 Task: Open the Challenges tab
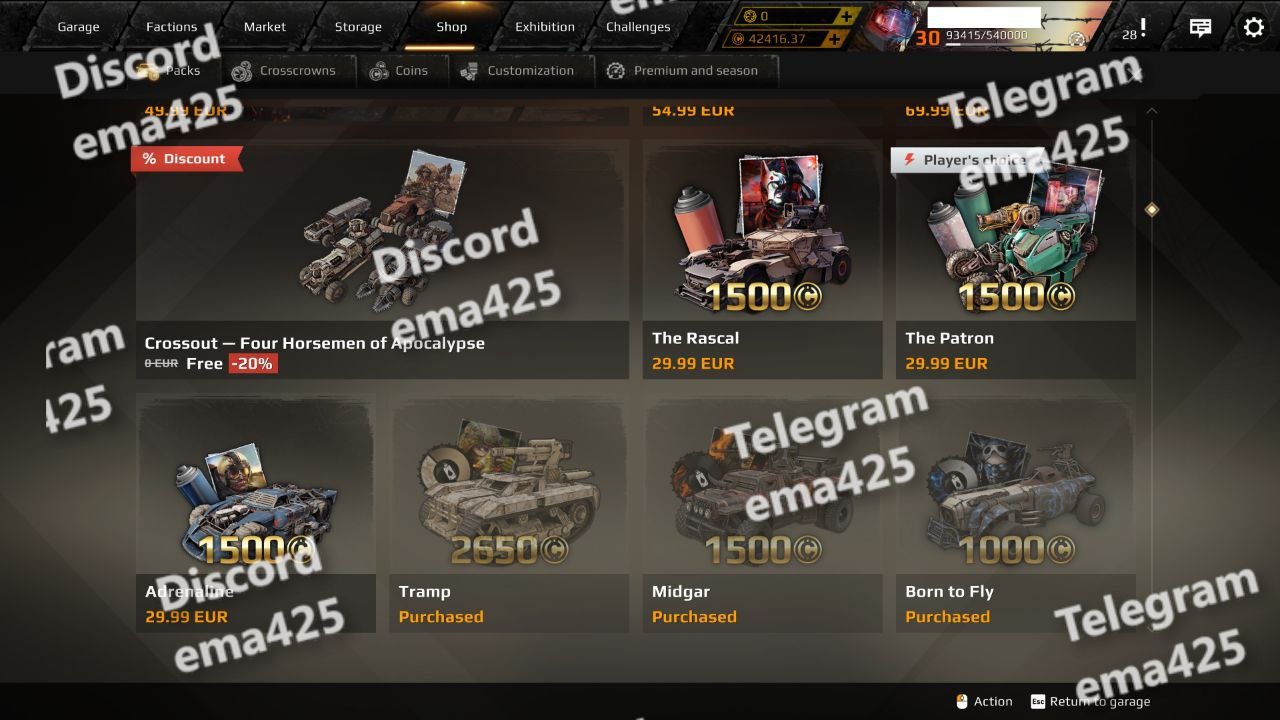tap(638, 27)
